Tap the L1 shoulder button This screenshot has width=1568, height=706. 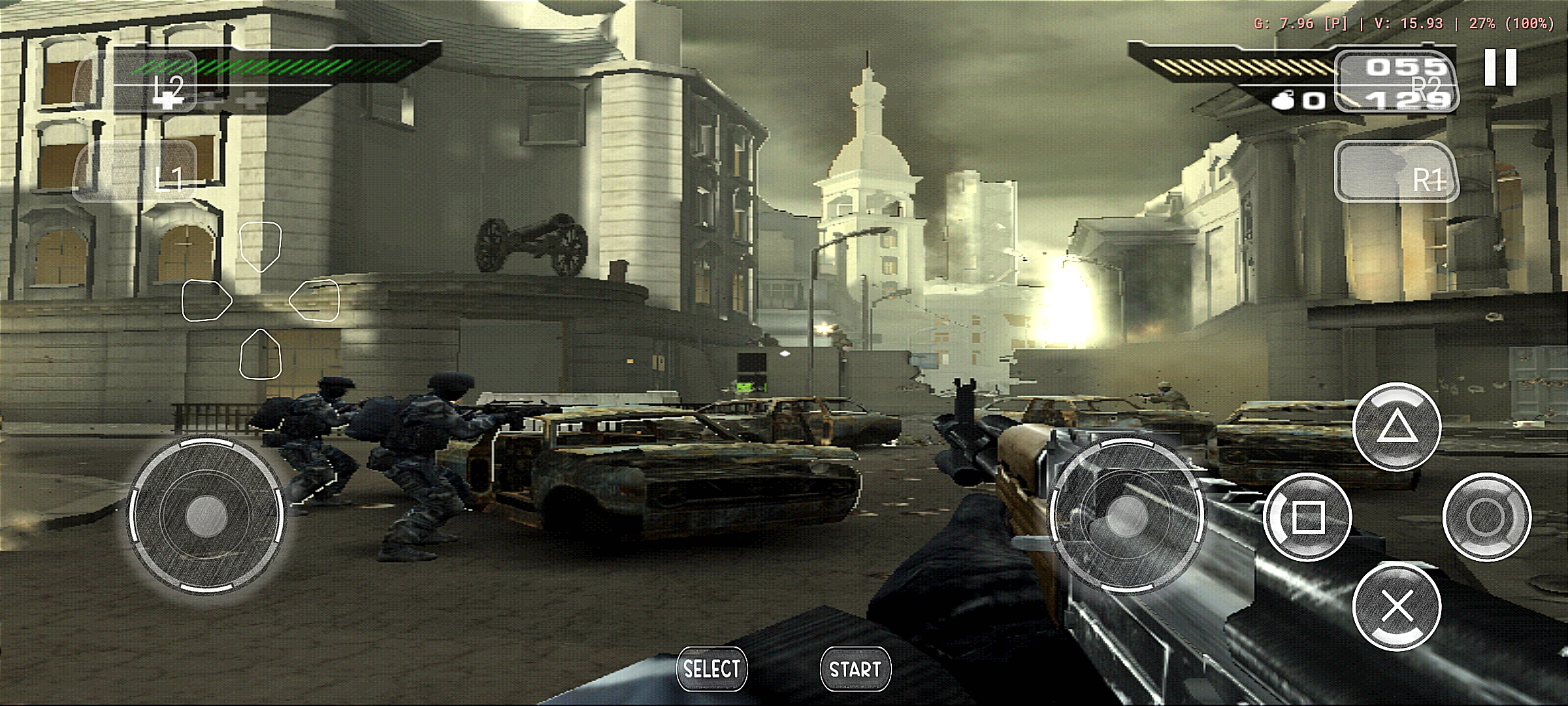[x=136, y=170]
